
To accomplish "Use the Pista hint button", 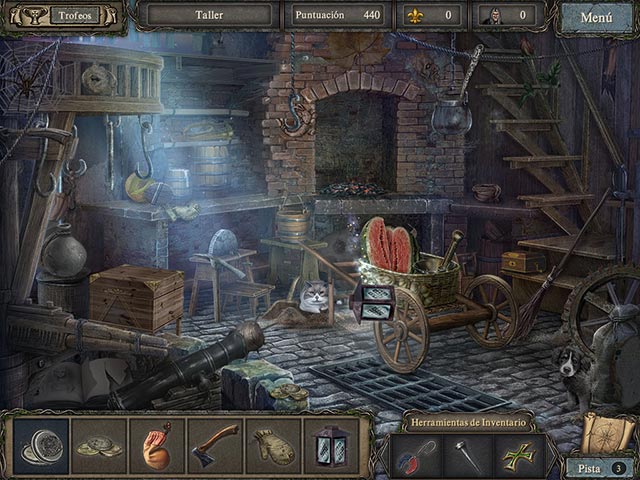I will (600, 467).
